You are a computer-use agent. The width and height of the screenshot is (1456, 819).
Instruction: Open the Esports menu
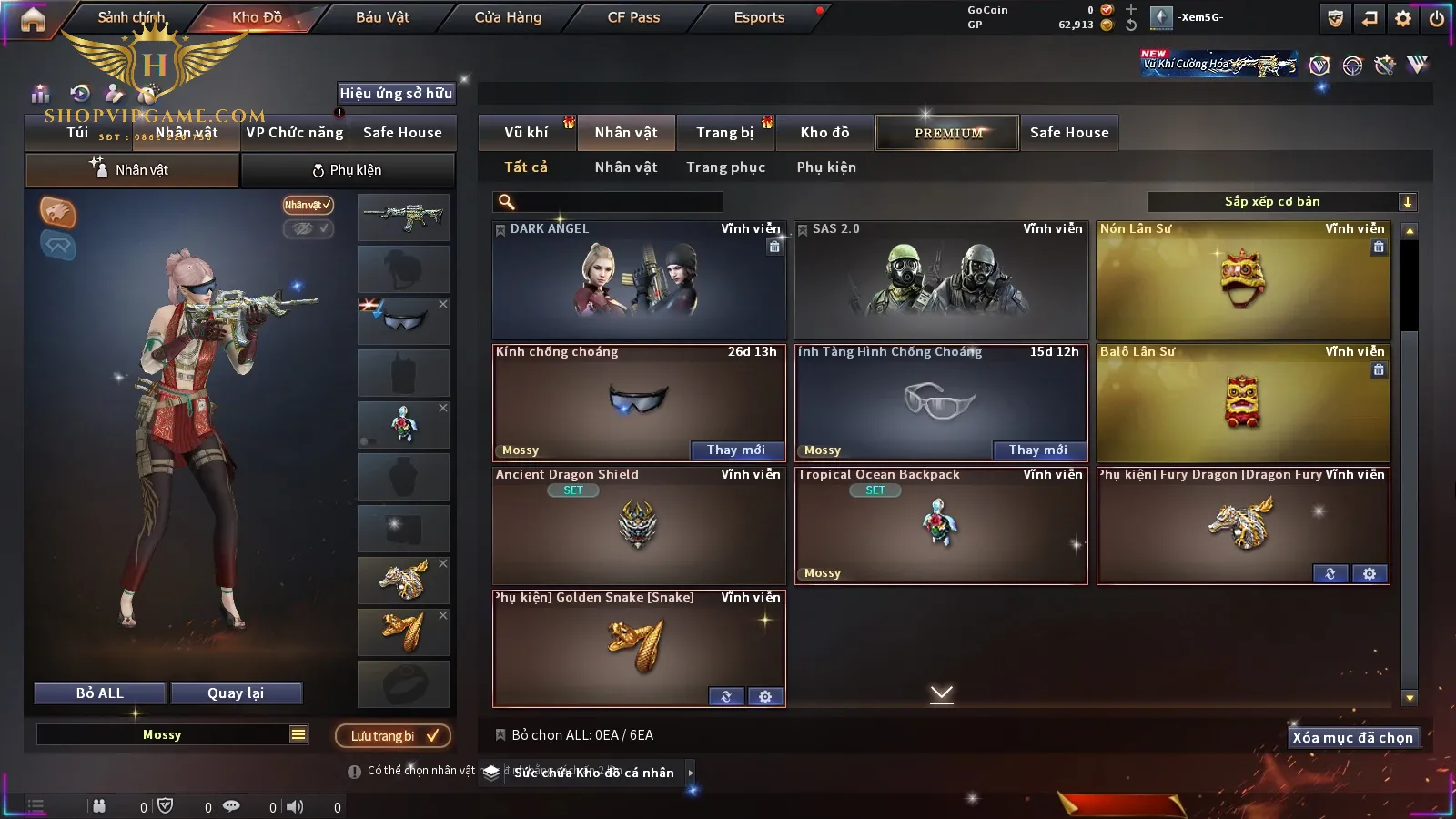click(759, 17)
